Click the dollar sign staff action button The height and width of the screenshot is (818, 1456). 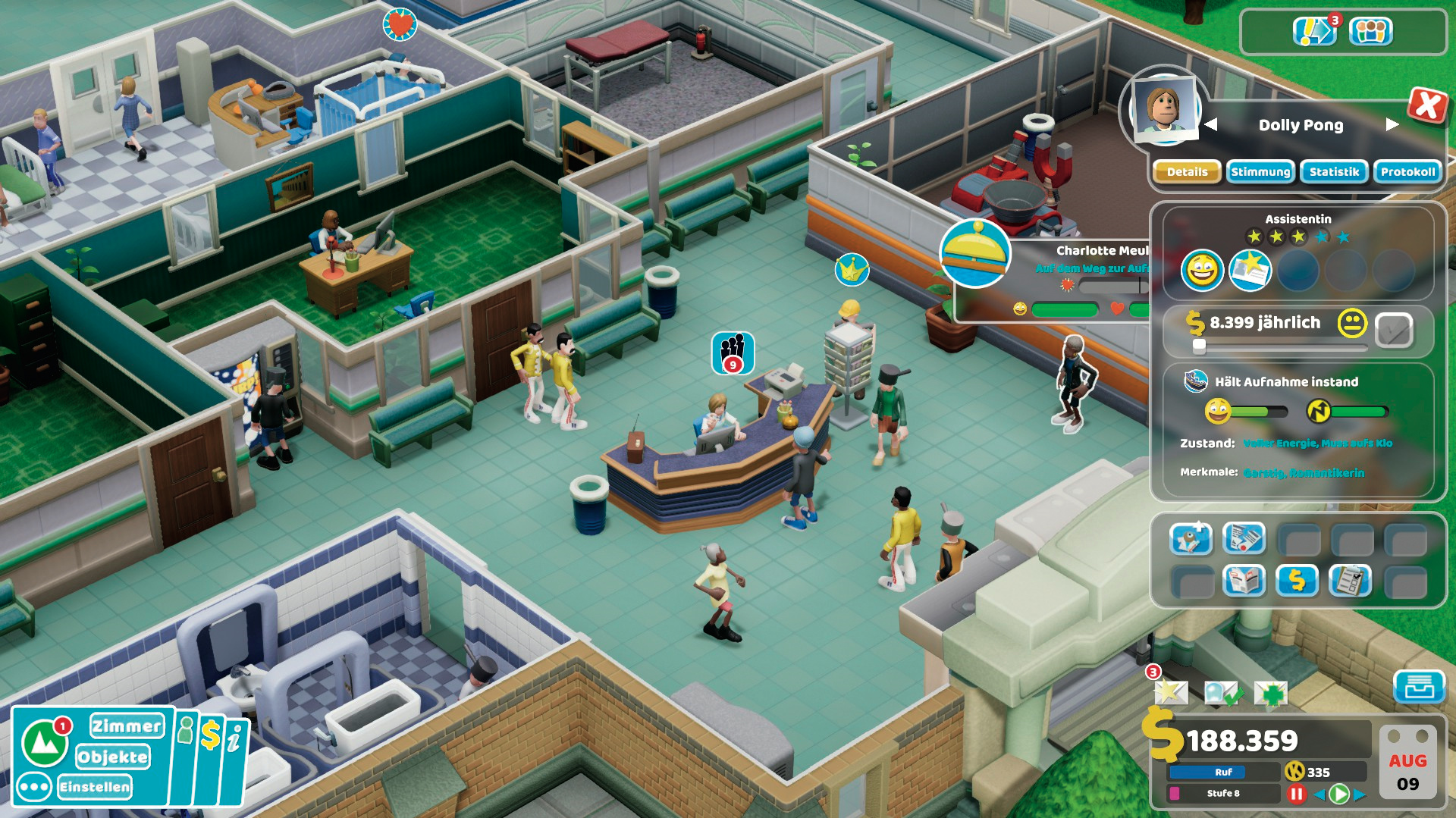click(x=1298, y=581)
